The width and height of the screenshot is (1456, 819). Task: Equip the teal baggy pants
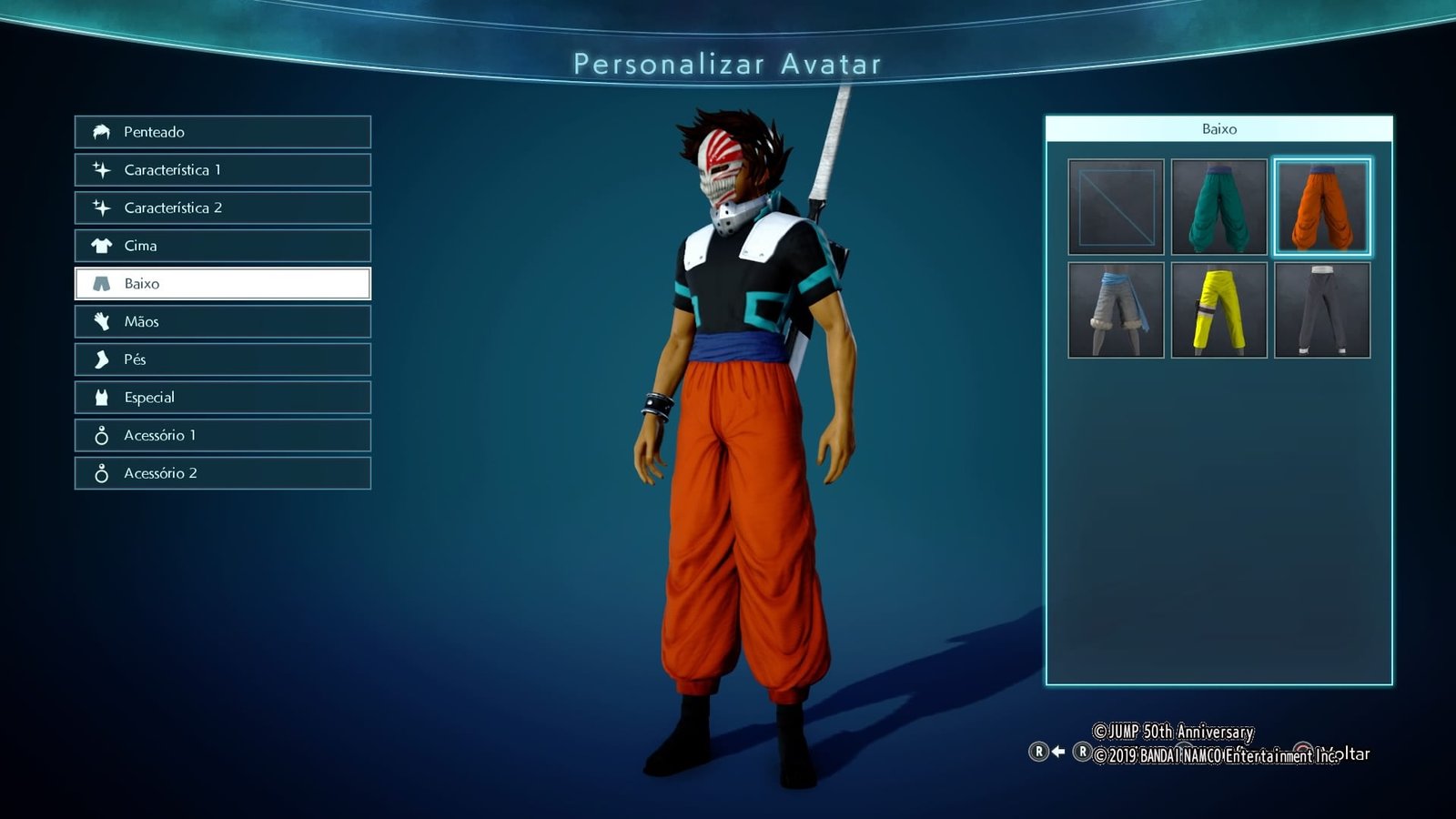point(1218,207)
